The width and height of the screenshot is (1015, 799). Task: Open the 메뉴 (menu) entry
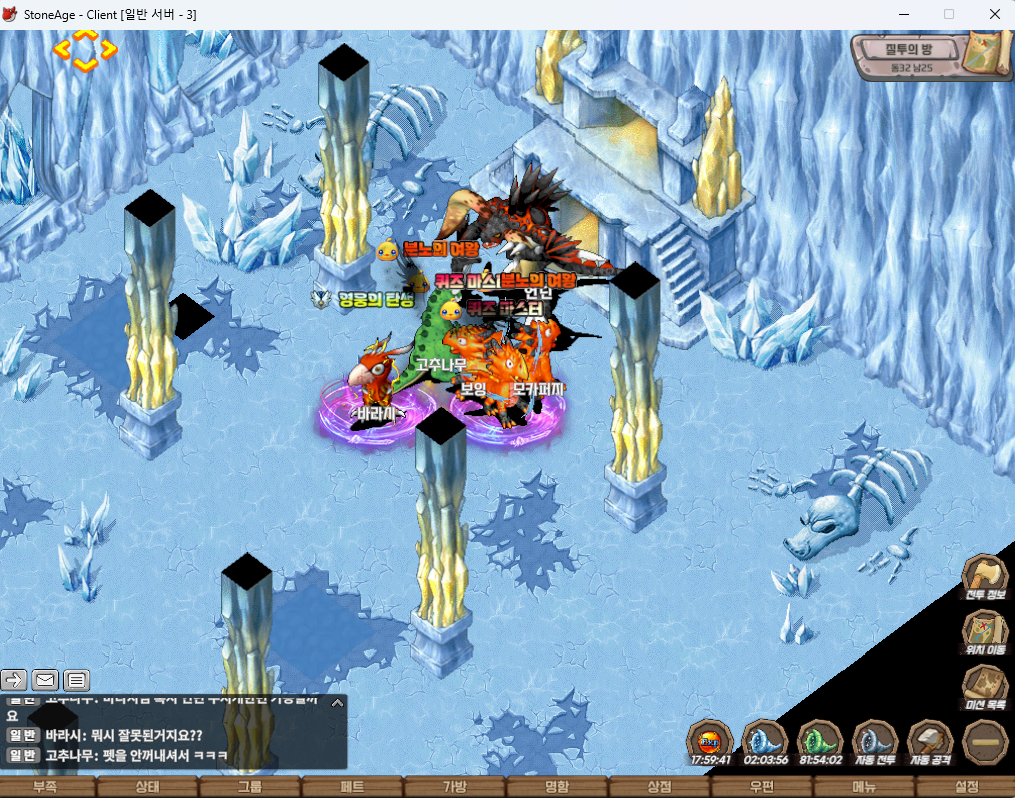(x=864, y=787)
